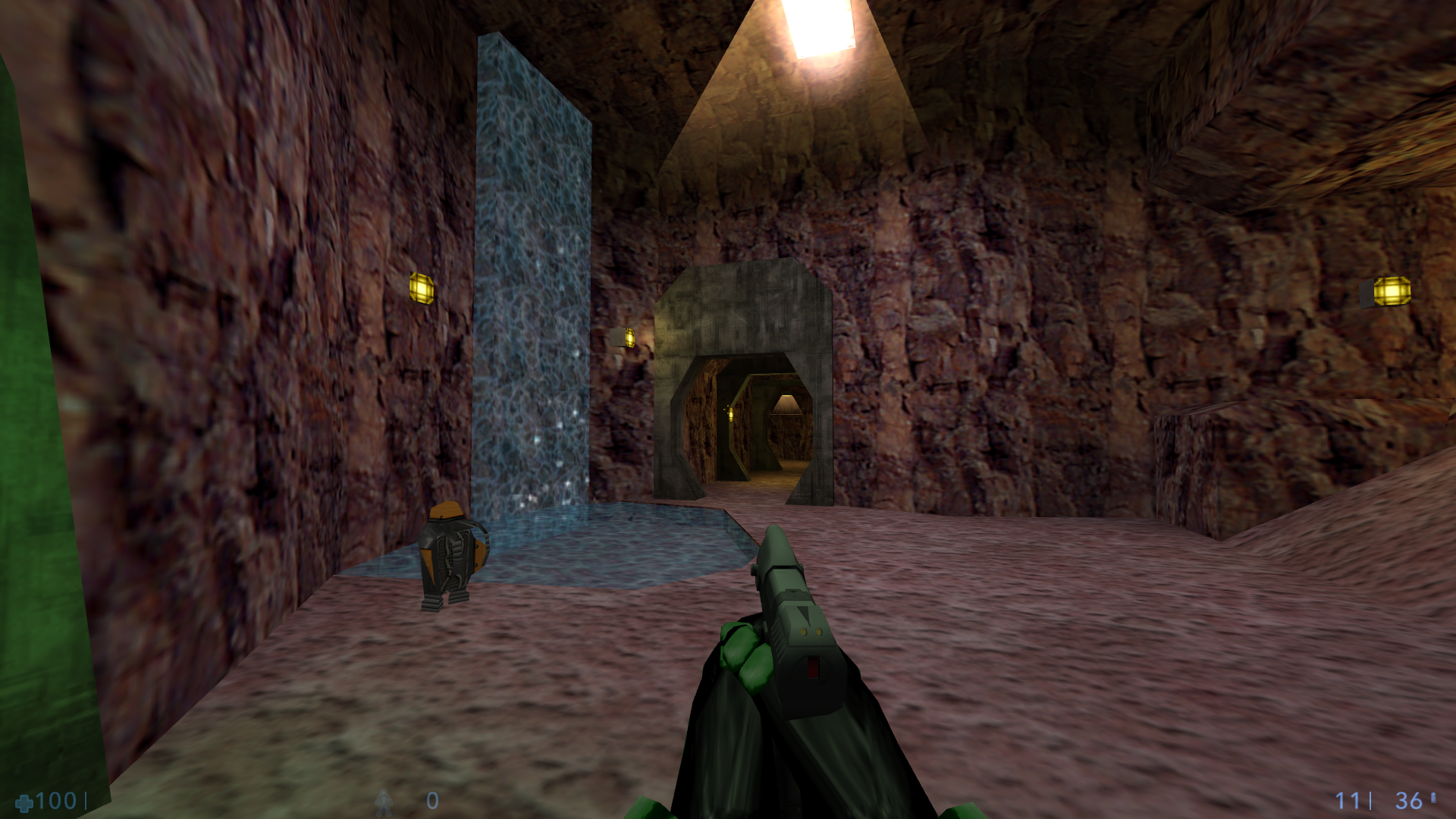Click the health cross icon in the HUD

pos(24,804)
